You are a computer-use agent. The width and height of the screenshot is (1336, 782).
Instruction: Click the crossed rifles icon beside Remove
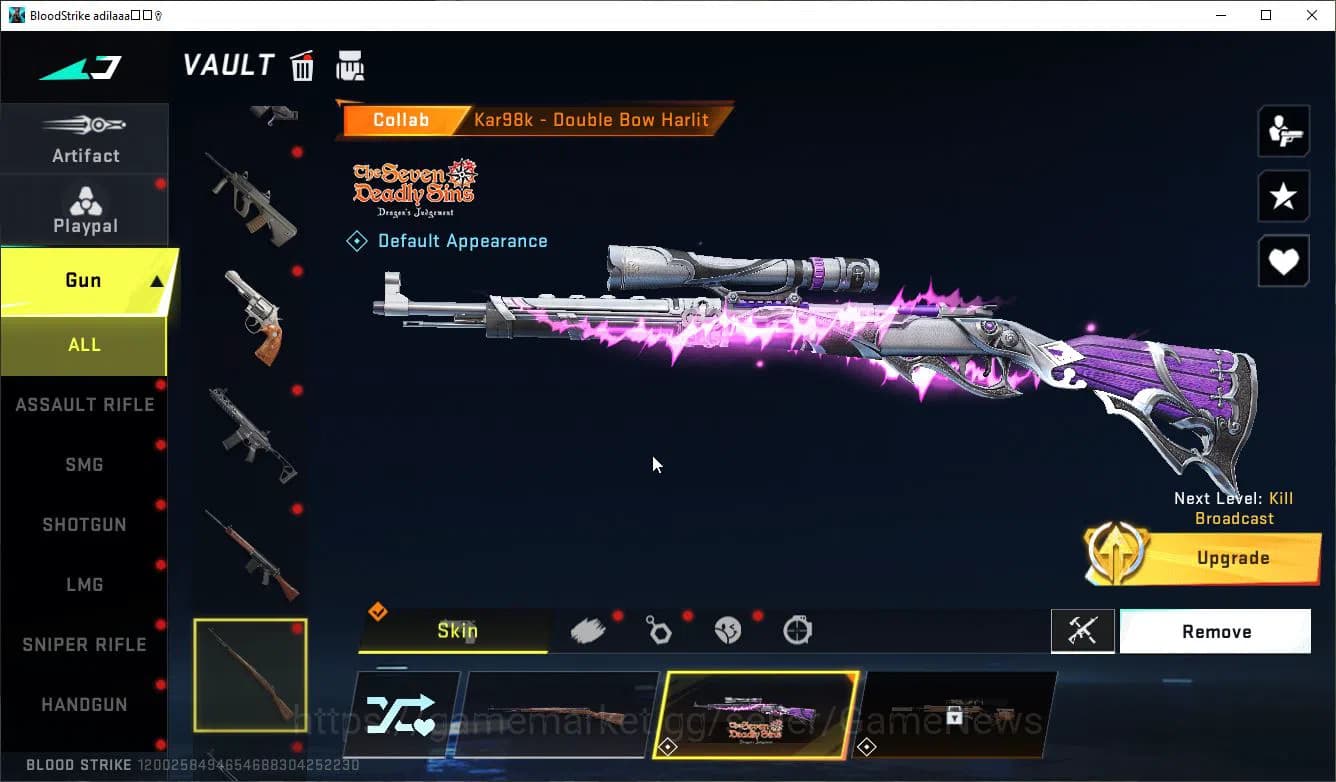[1083, 631]
